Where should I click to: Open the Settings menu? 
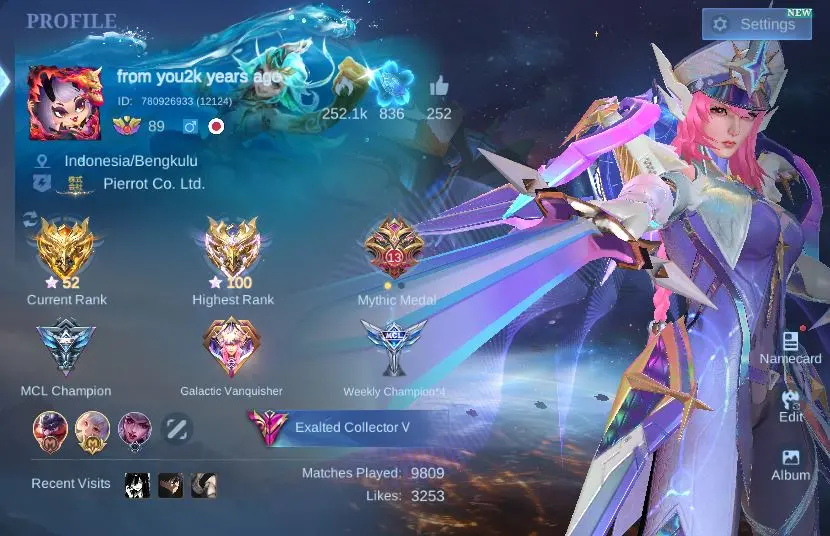756,24
